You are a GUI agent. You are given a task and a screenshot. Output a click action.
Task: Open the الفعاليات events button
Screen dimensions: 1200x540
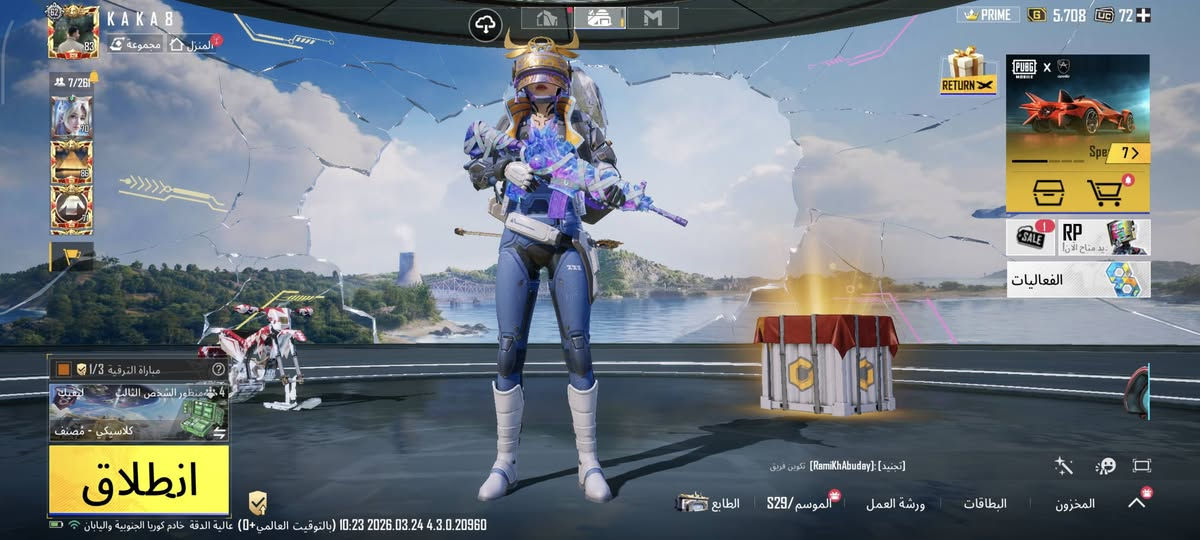(1078, 280)
